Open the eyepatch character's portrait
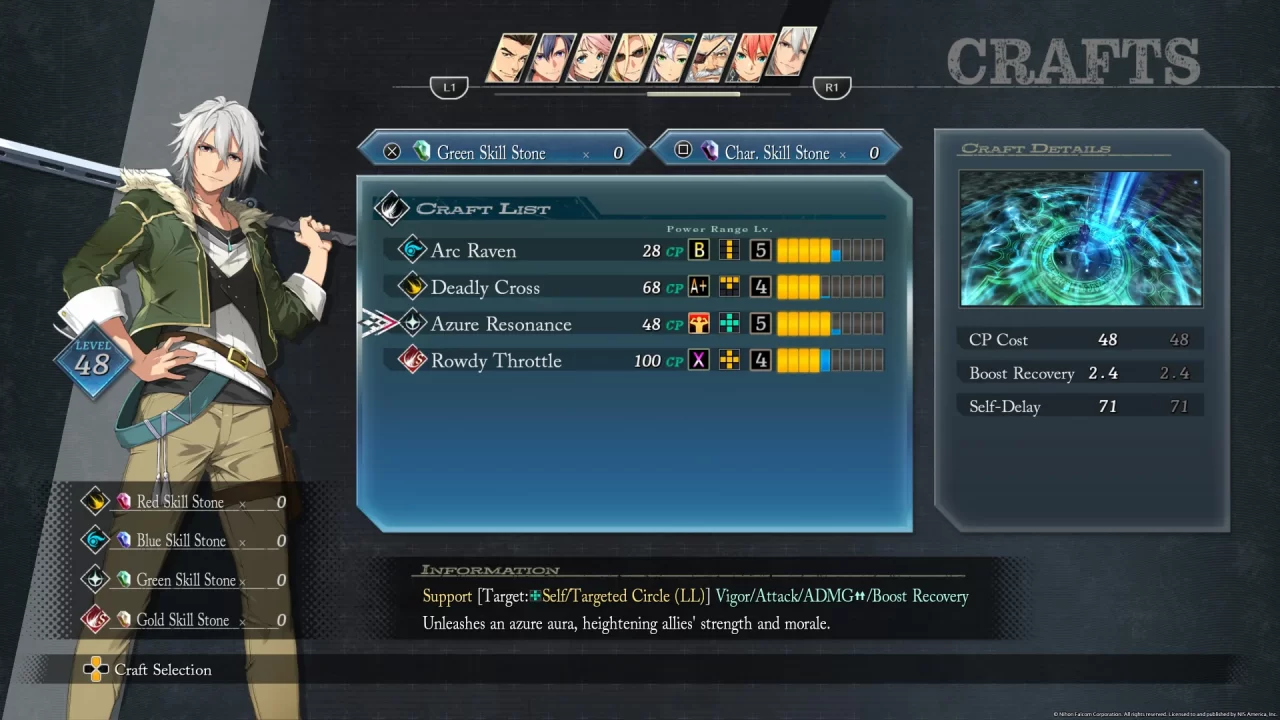This screenshot has width=1280, height=720. [x=704, y=56]
